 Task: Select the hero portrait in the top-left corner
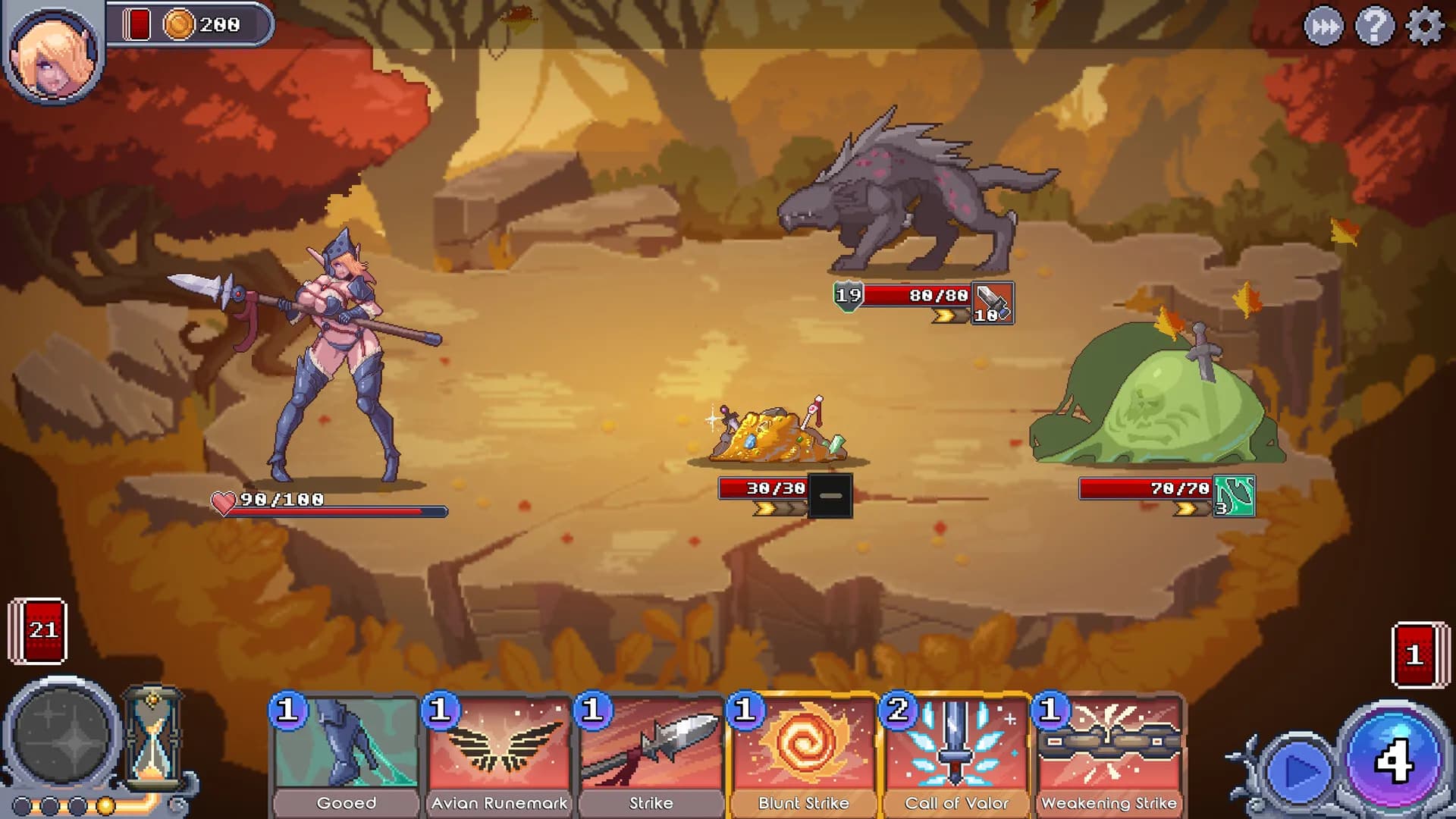coord(55,57)
